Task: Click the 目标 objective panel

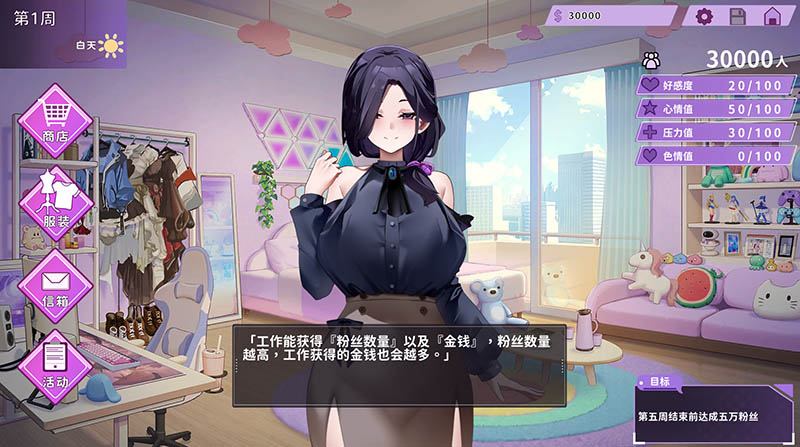Action: tap(715, 406)
